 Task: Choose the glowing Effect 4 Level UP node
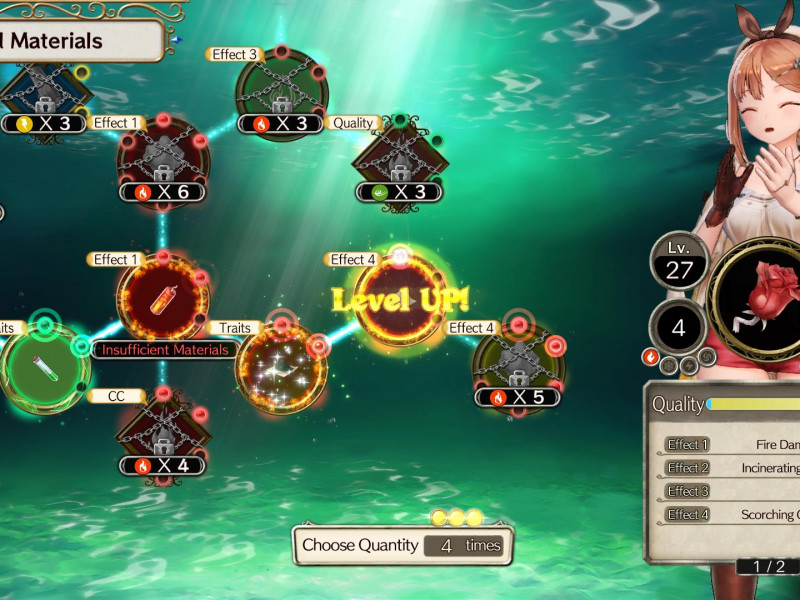(400, 299)
